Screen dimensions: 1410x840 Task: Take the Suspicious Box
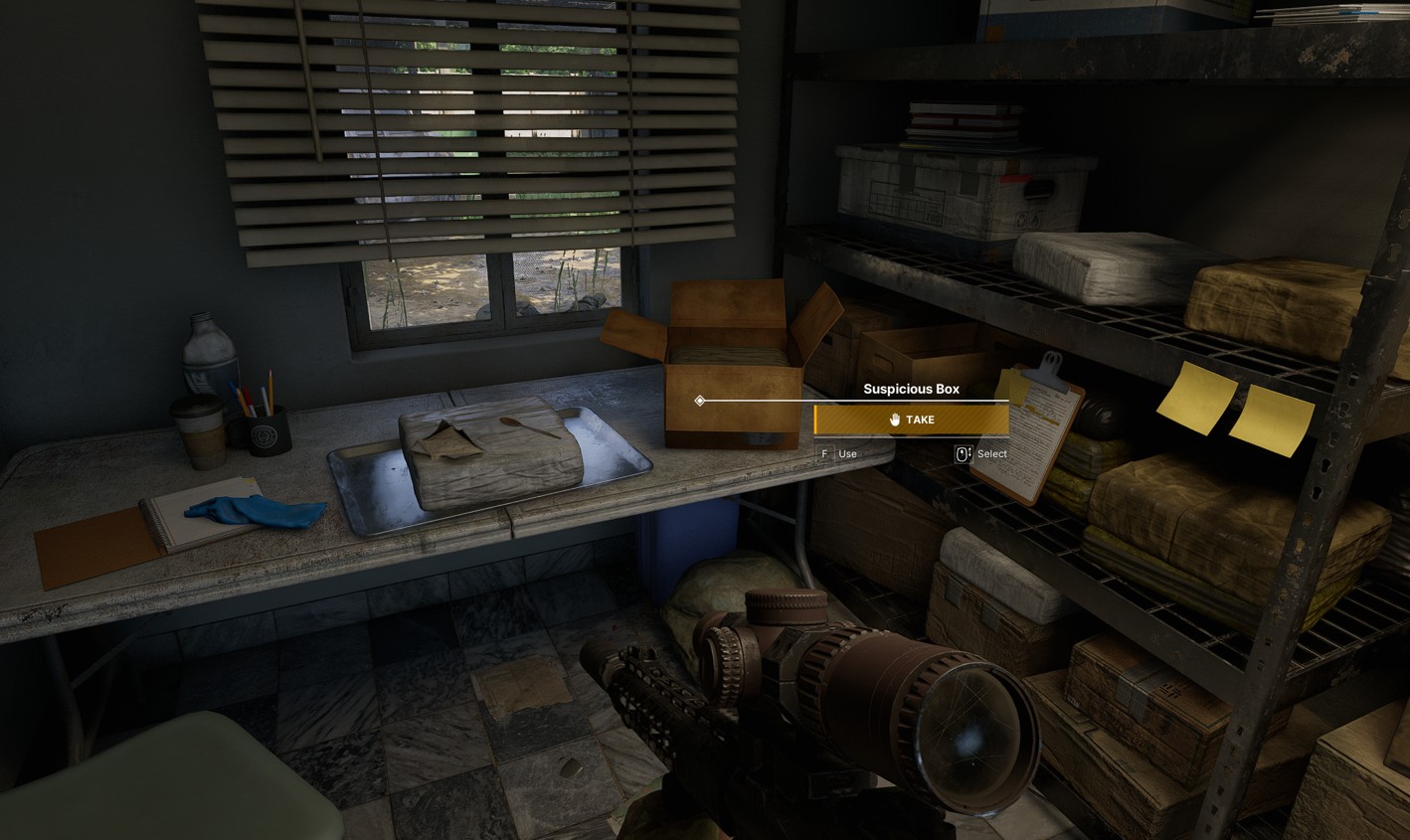tap(911, 420)
